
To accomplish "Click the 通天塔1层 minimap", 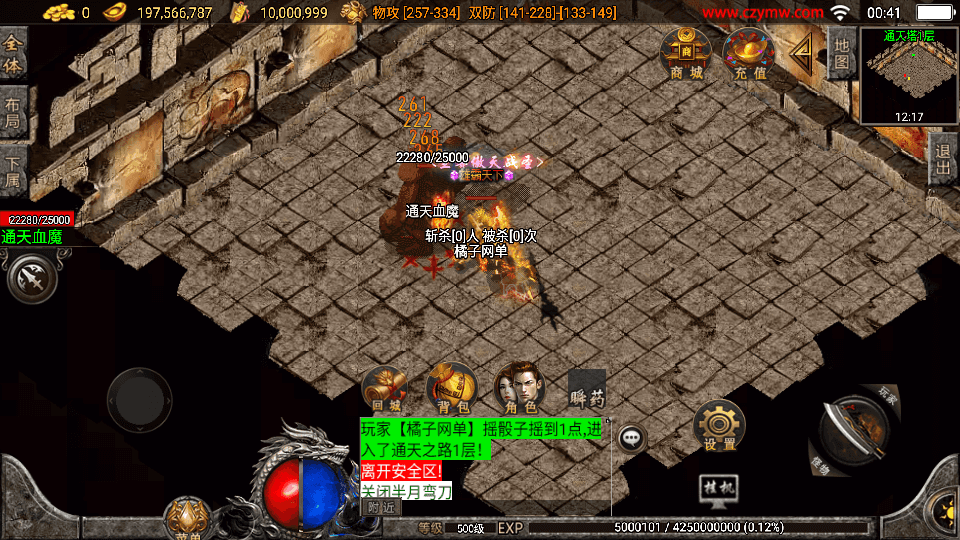I will 909,75.
